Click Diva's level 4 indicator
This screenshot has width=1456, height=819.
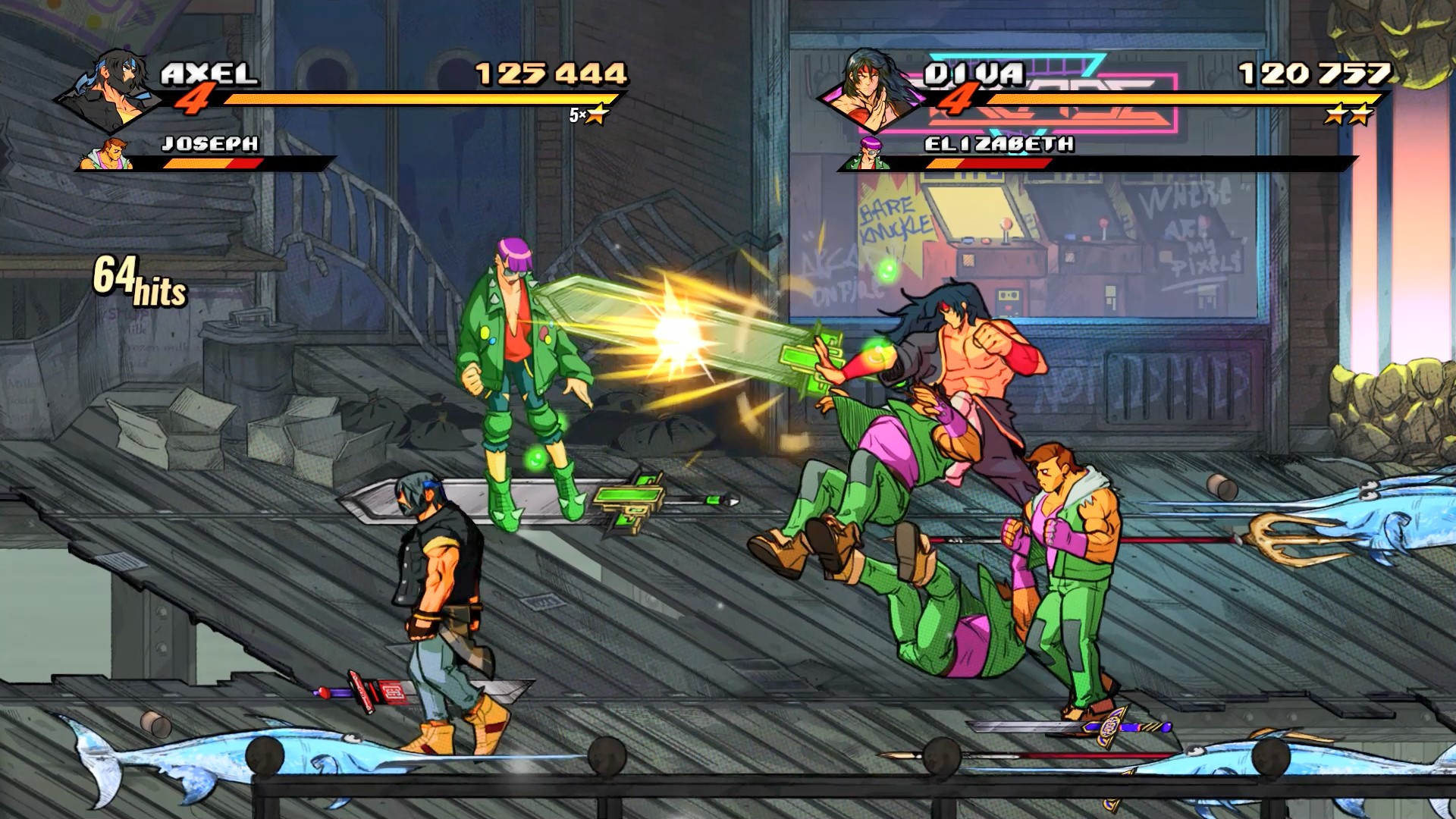pos(958,99)
